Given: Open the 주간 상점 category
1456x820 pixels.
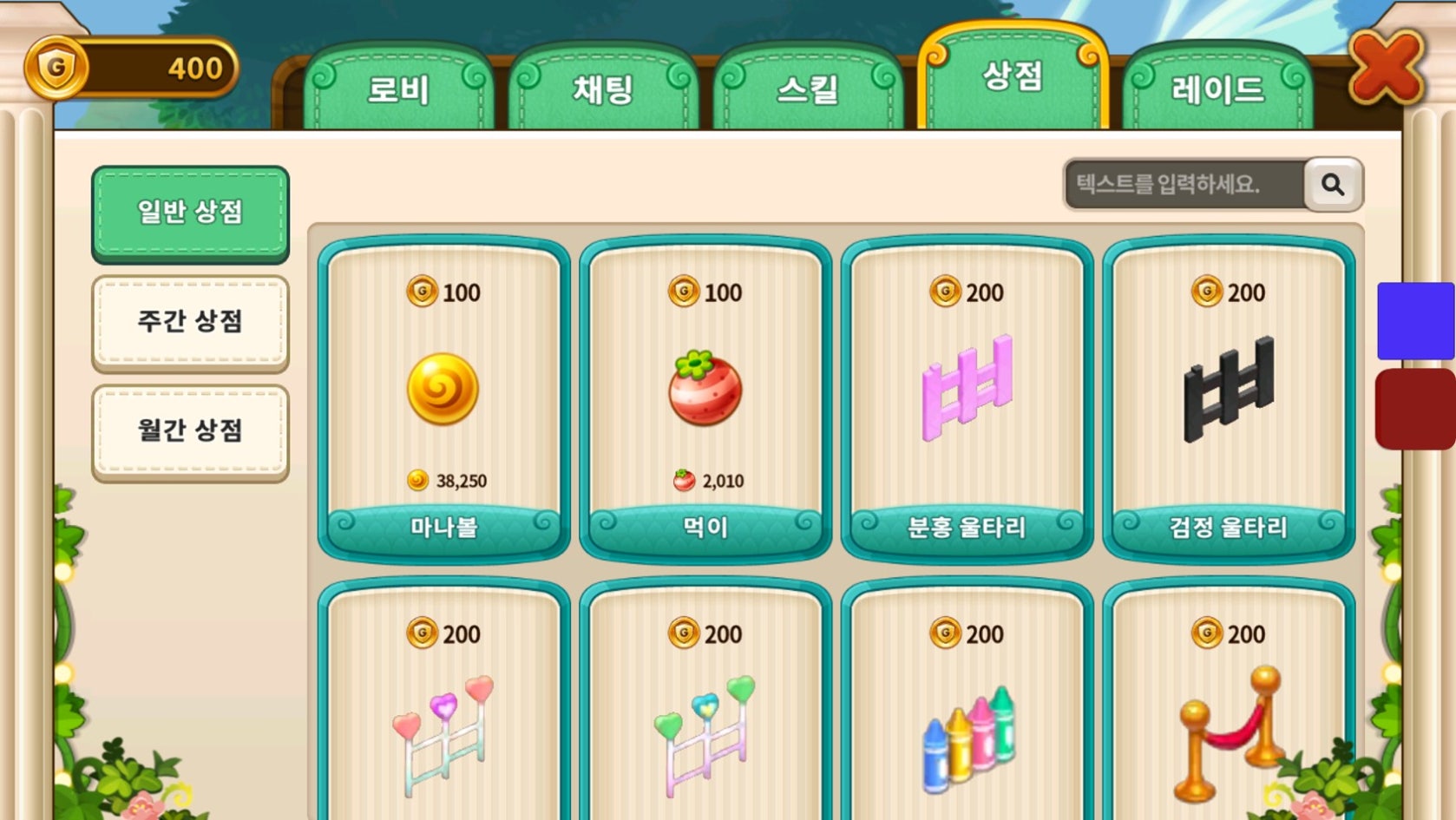Looking at the screenshot, I should pyautogui.click(x=190, y=322).
